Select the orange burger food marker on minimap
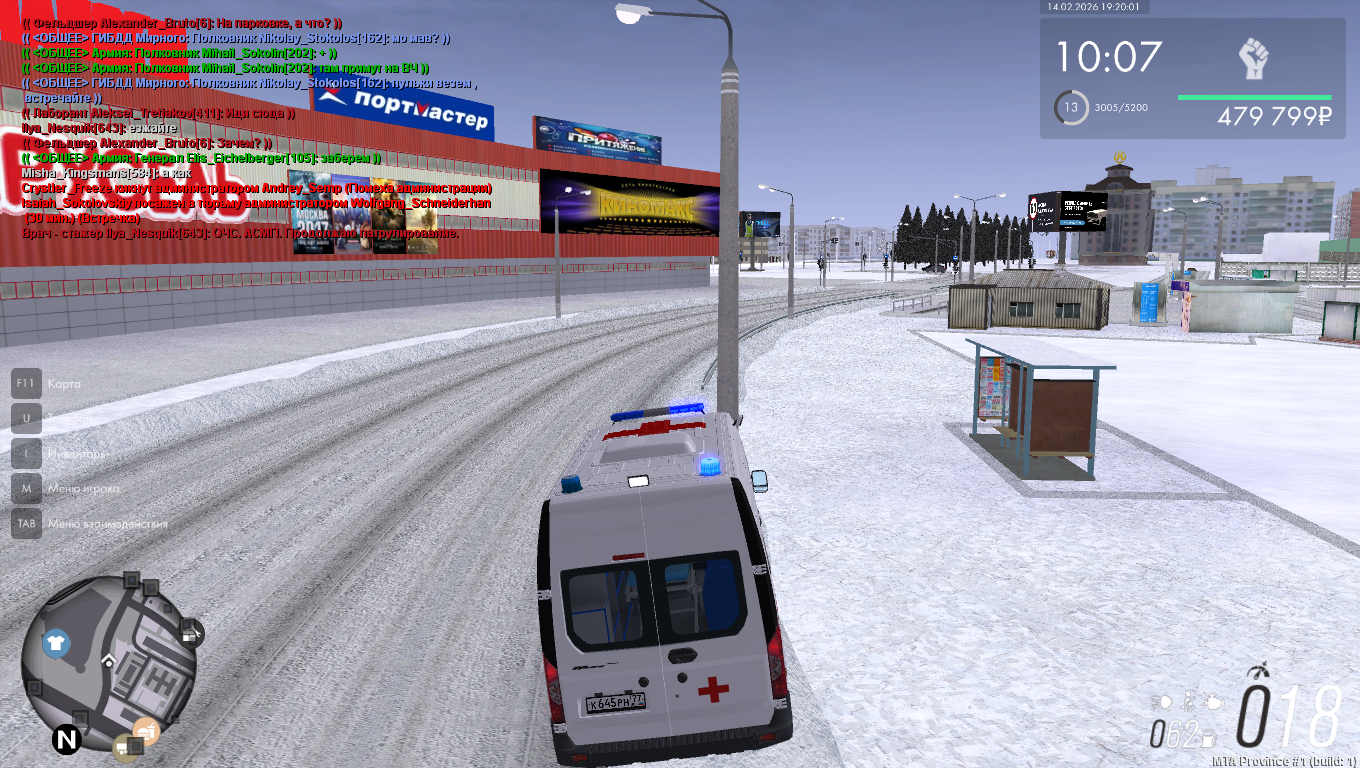This screenshot has width=1360, height=768. [x=146, y=732]
